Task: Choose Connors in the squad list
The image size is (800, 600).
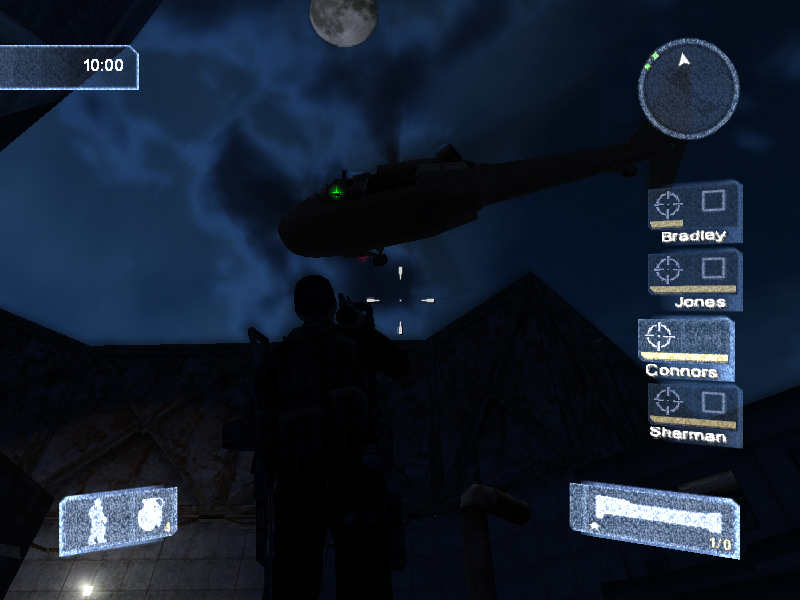Action: tap(686, 348)
